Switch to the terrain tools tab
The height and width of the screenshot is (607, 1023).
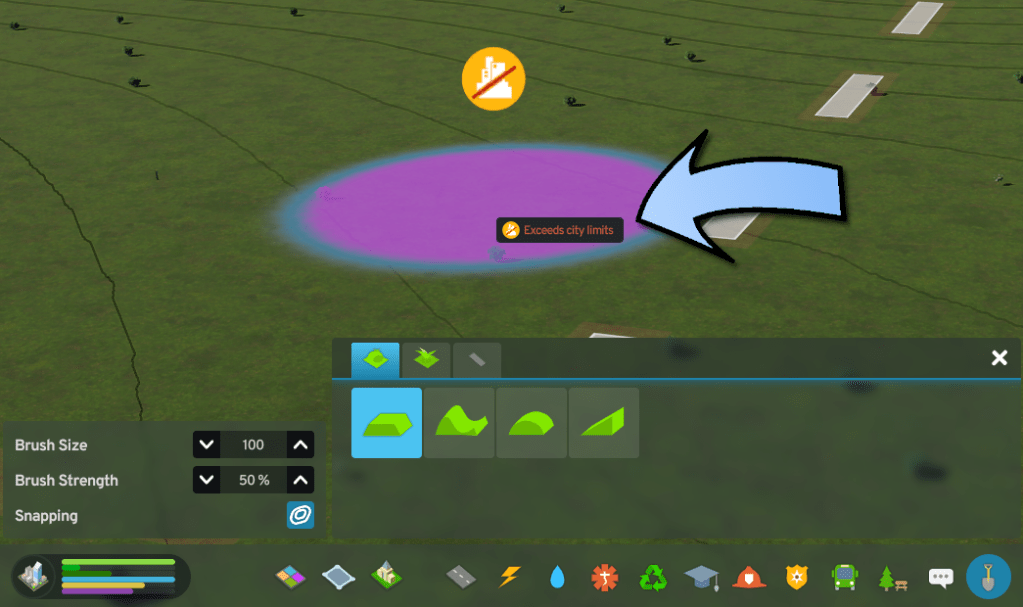[375, 359]
